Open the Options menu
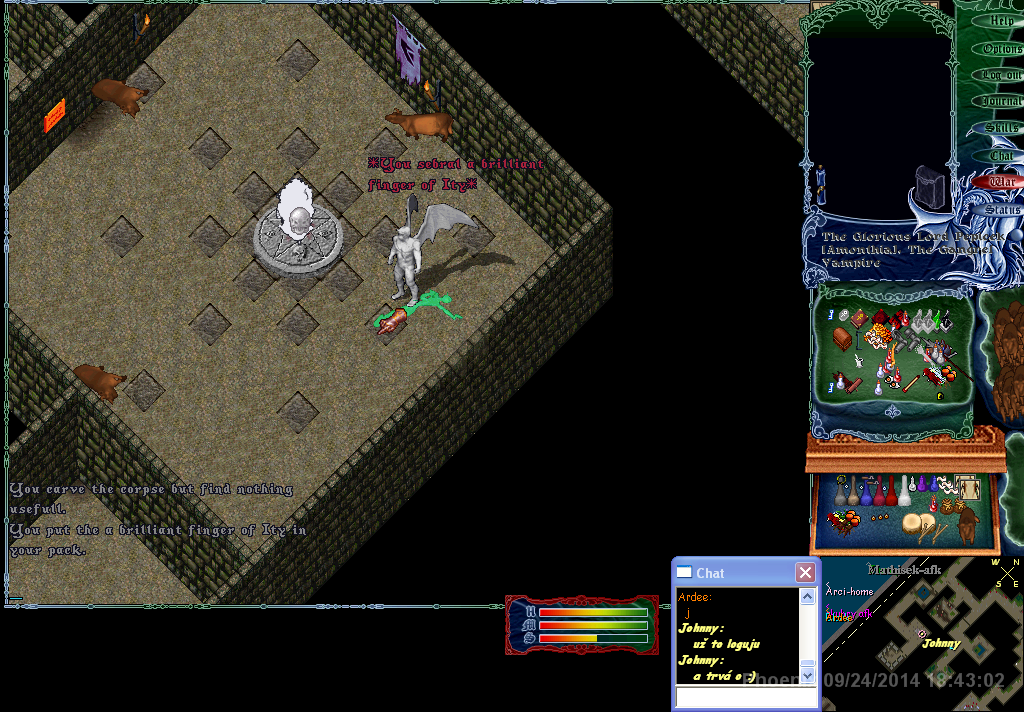Screen dimensions: 1024x712 (1001, 48)
